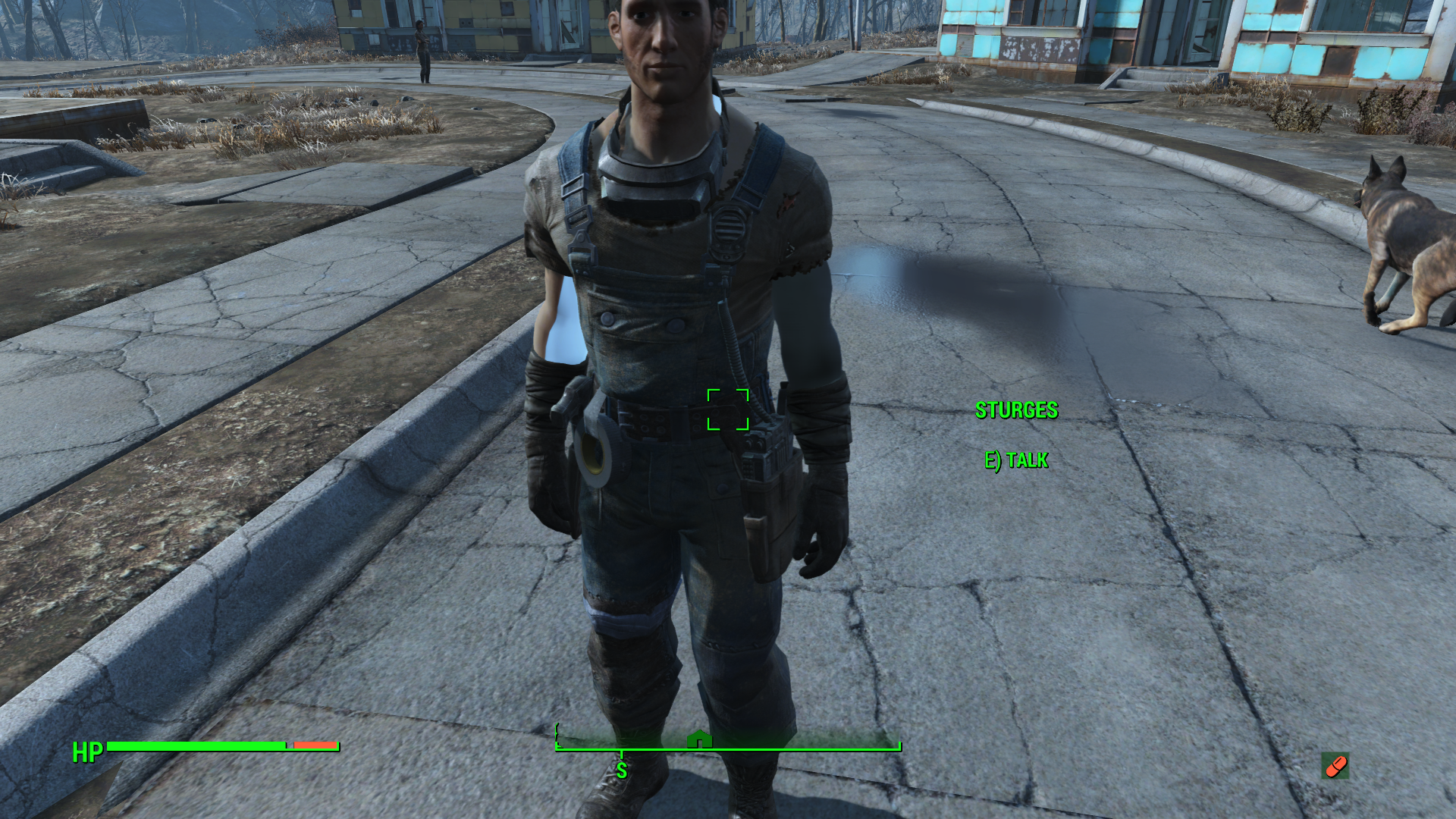The width and height of the screenshot is (1456, 819).
Task: Click the E) TALK interaction prompt
Action: pos(1015,460)
